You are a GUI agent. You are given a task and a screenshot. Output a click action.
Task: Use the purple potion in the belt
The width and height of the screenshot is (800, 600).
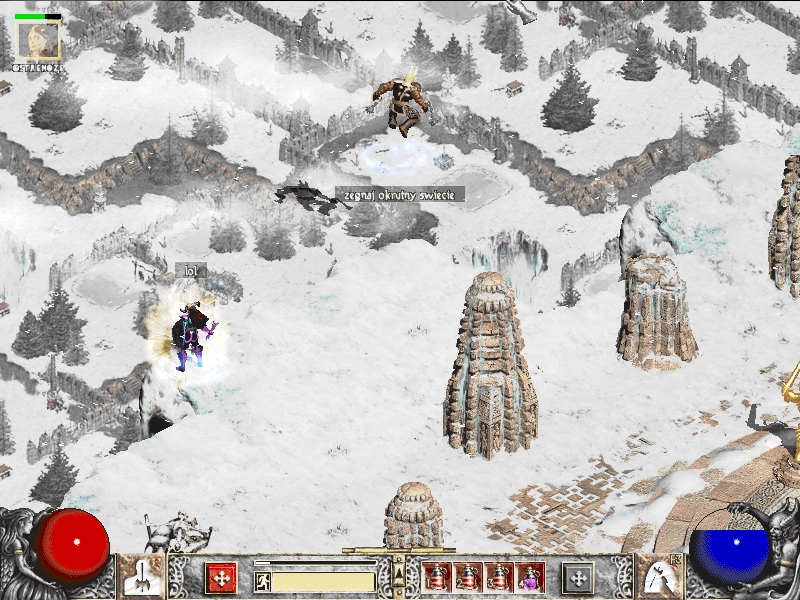529,576
